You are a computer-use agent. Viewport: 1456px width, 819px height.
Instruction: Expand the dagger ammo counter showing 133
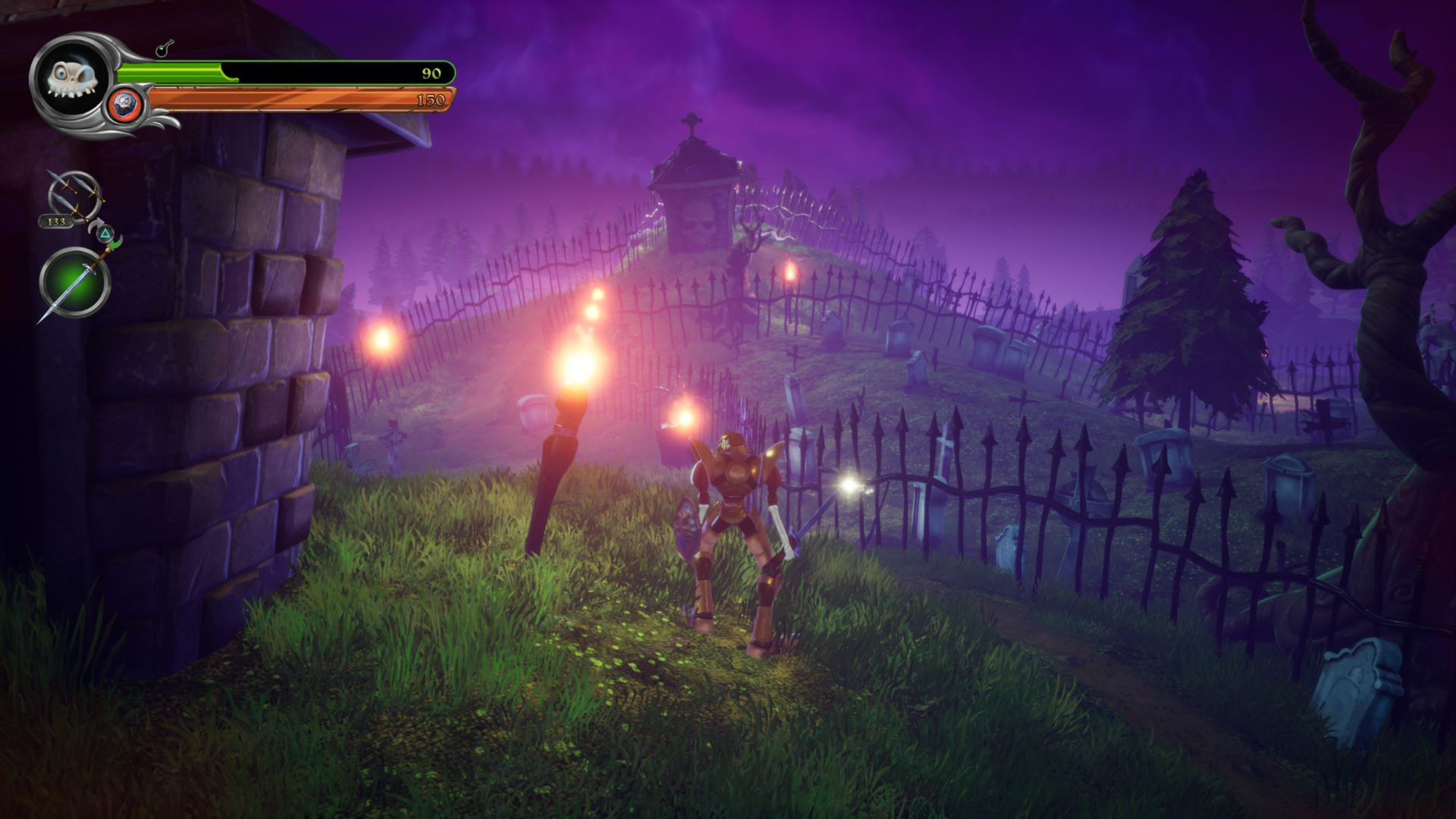click(57, 222)
